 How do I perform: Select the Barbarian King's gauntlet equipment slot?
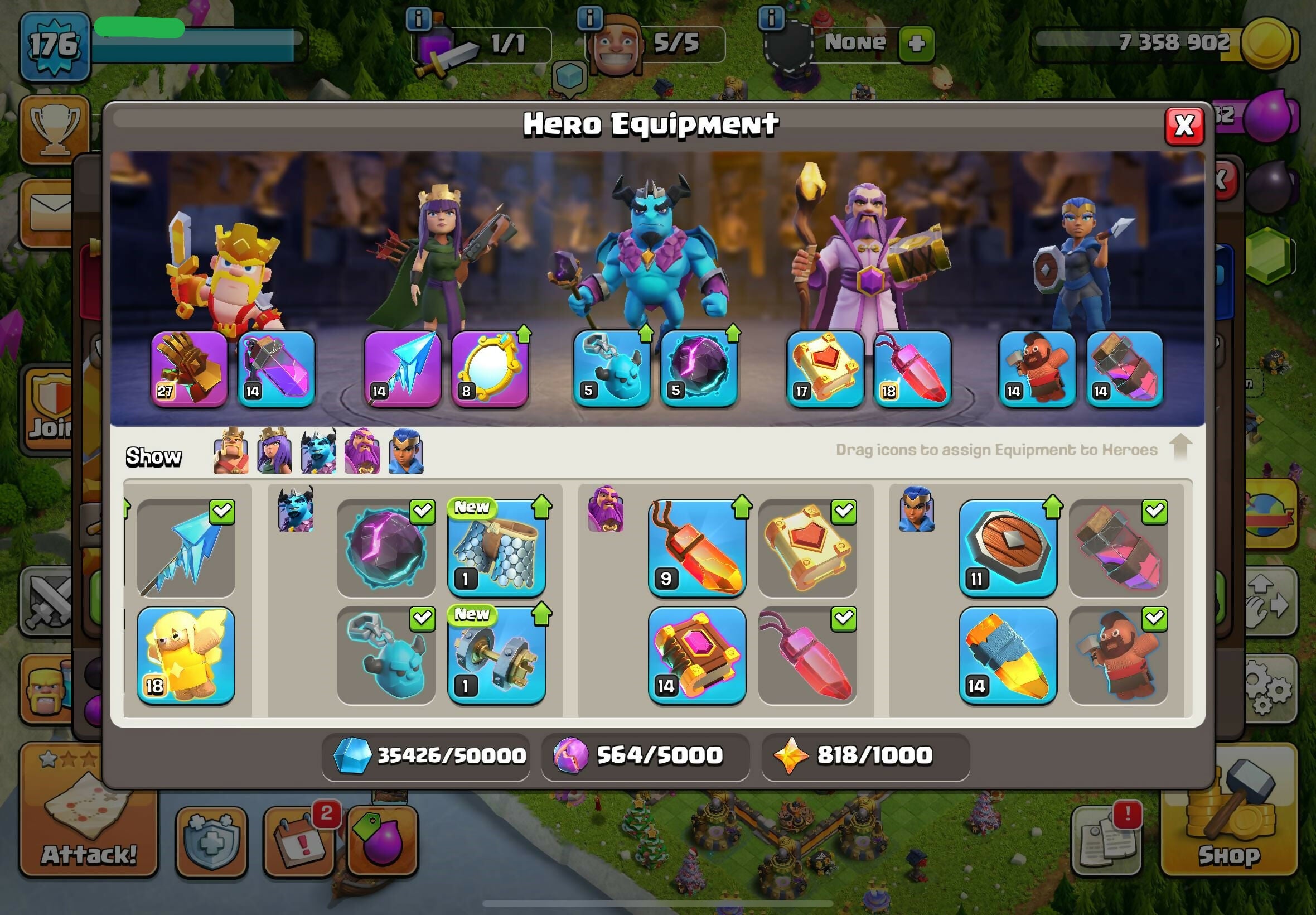point(189,369)
